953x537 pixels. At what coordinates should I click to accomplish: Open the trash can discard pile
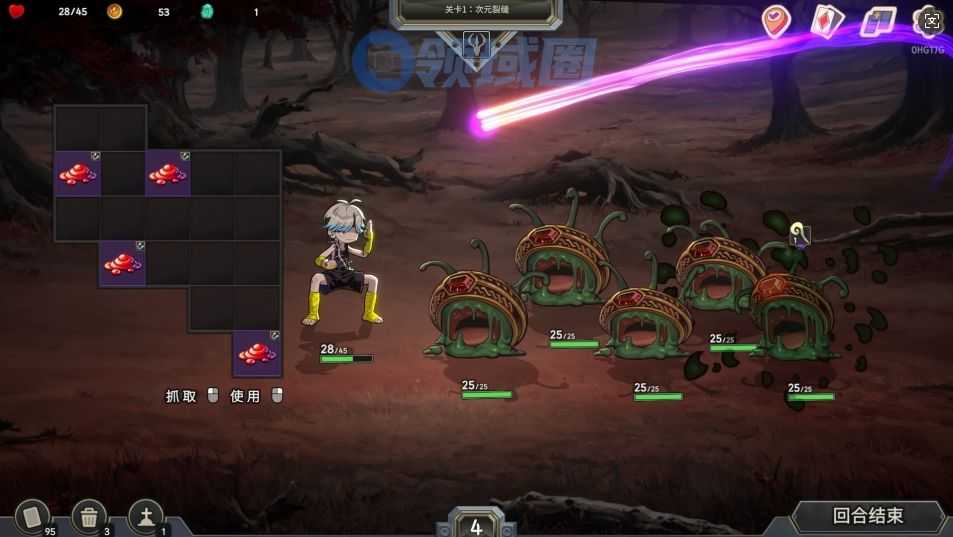pyautogui.click(x=89, y=517)
